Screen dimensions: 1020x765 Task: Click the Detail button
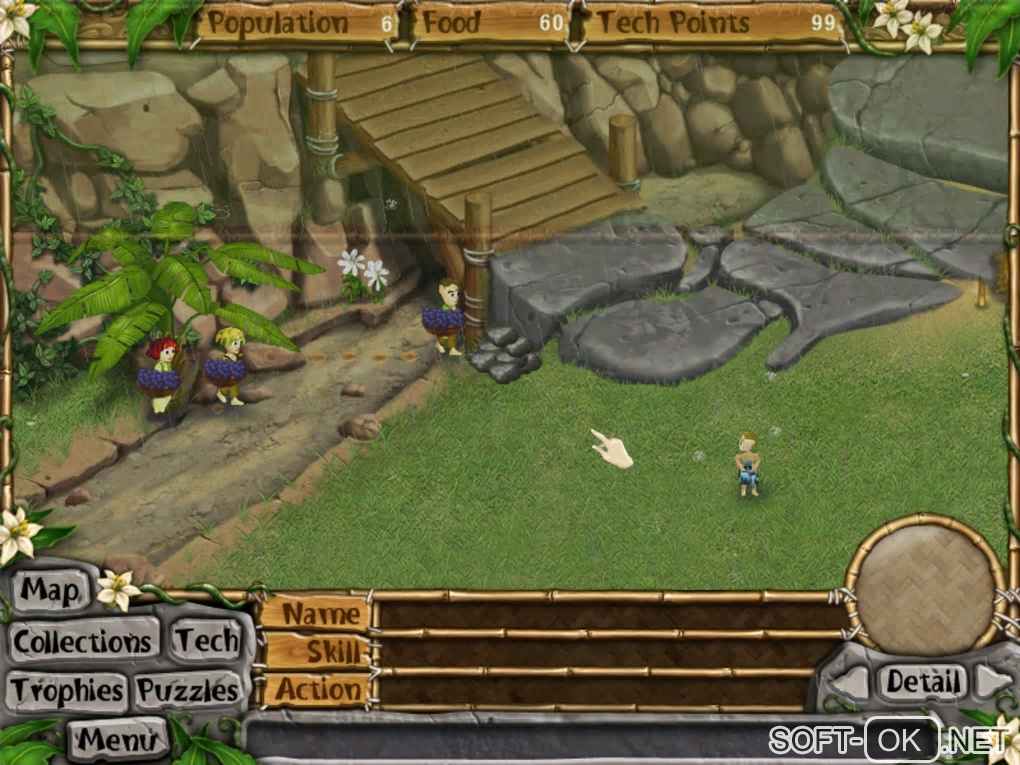coord(922,682)
